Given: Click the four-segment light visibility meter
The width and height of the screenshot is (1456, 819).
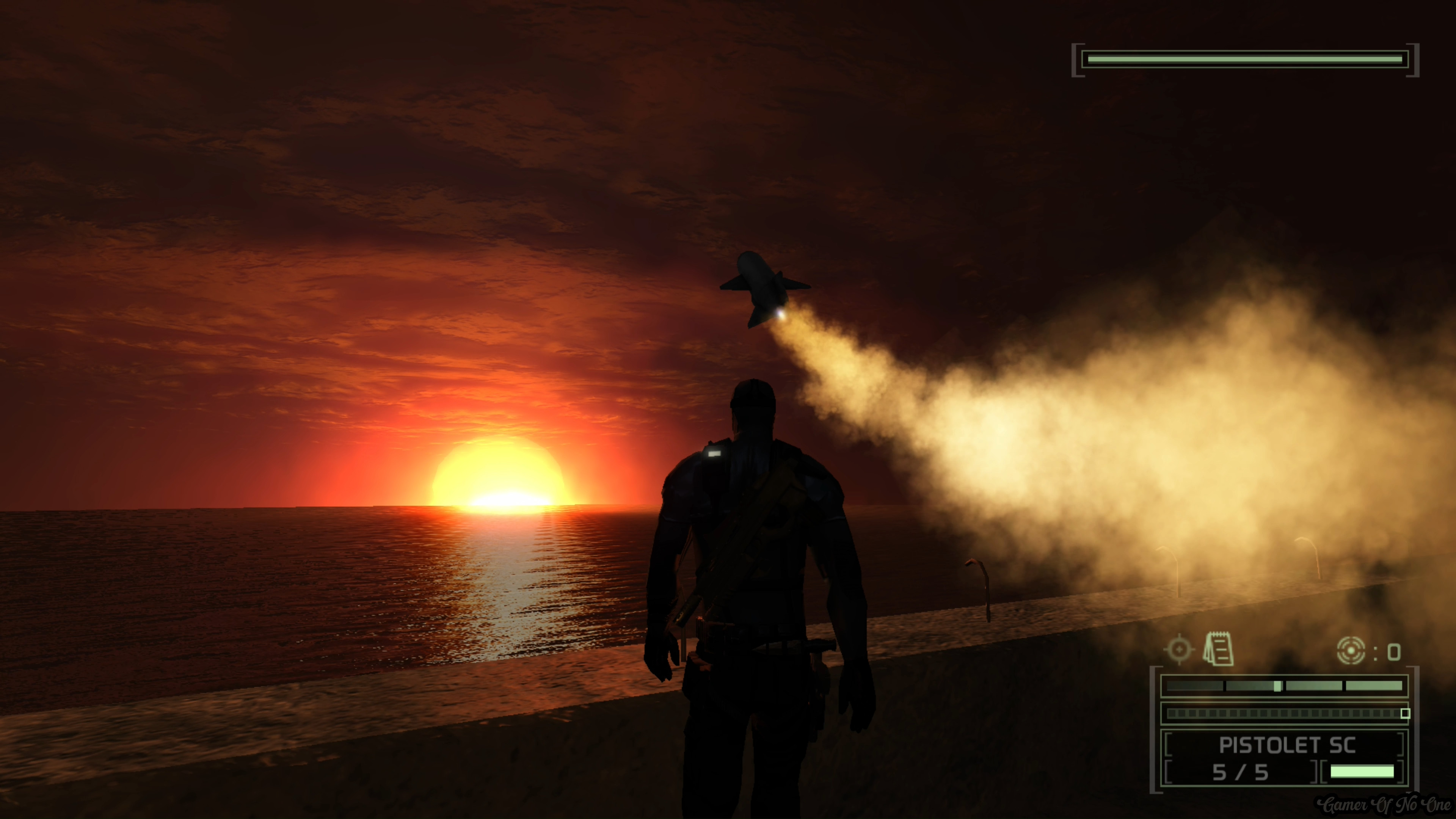Looking at the screenshot, I should (x=1284, y=686).
